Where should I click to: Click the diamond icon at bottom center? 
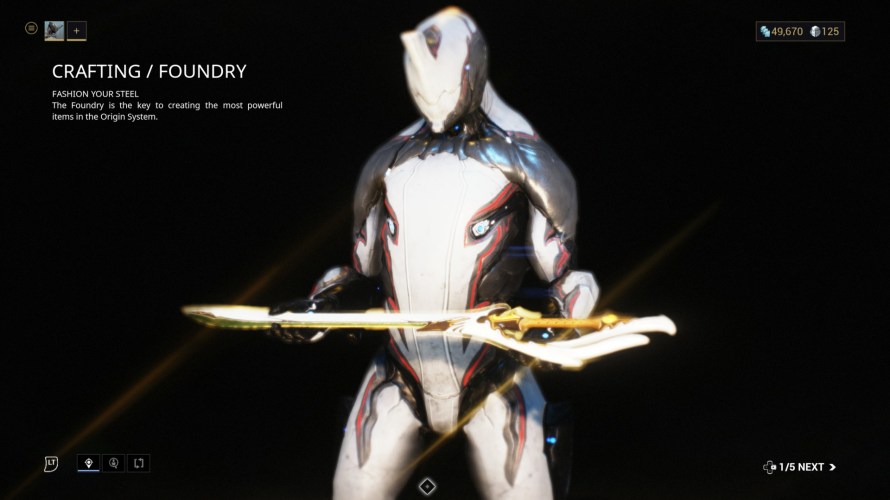(427, 486)
